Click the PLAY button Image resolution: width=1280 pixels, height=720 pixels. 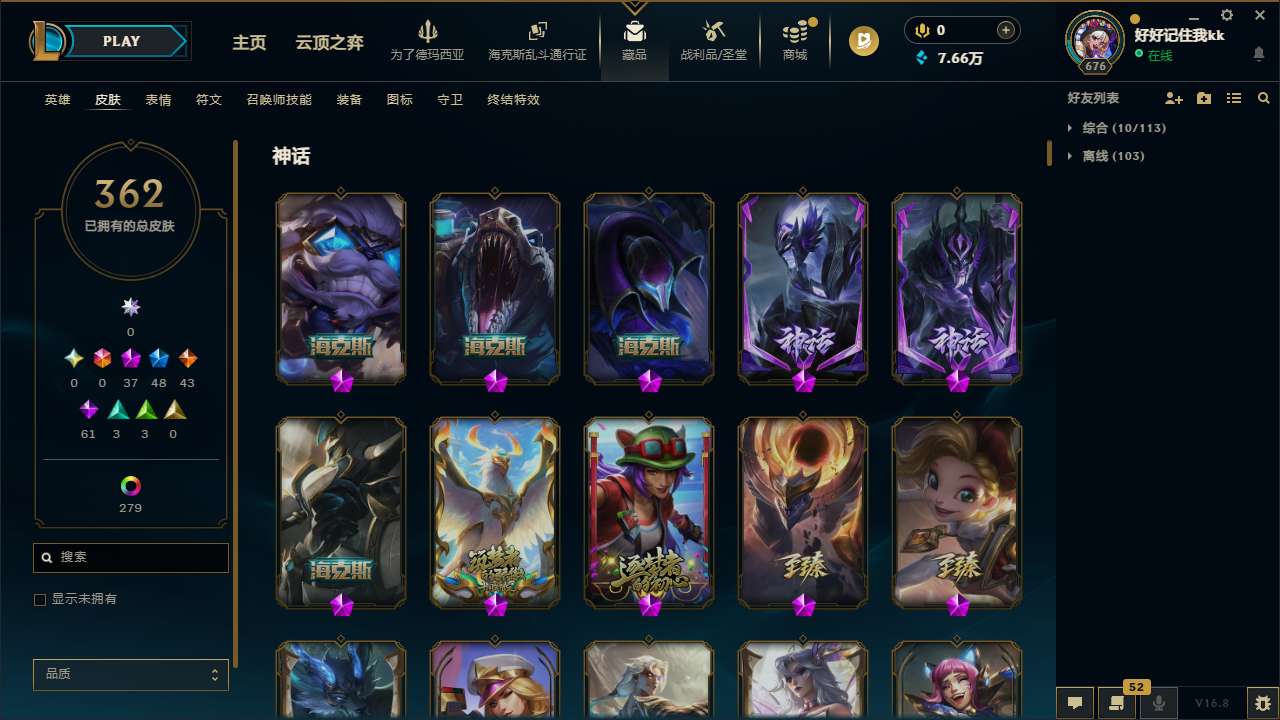121,41
